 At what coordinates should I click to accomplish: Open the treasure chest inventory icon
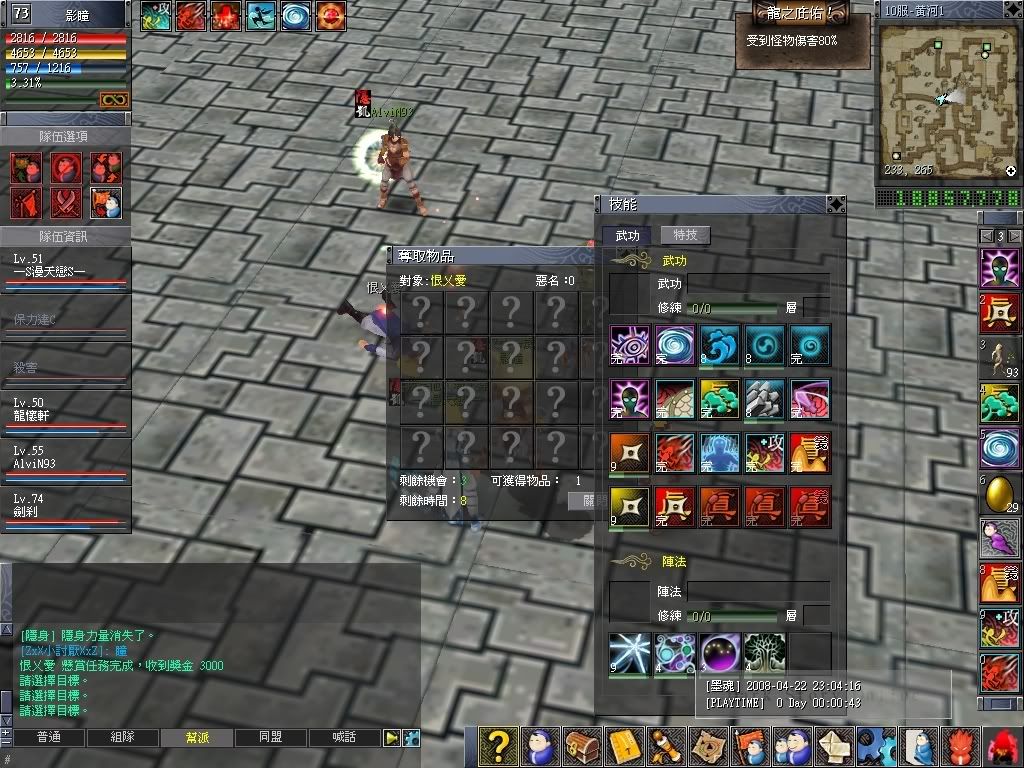tap(582, 746)
